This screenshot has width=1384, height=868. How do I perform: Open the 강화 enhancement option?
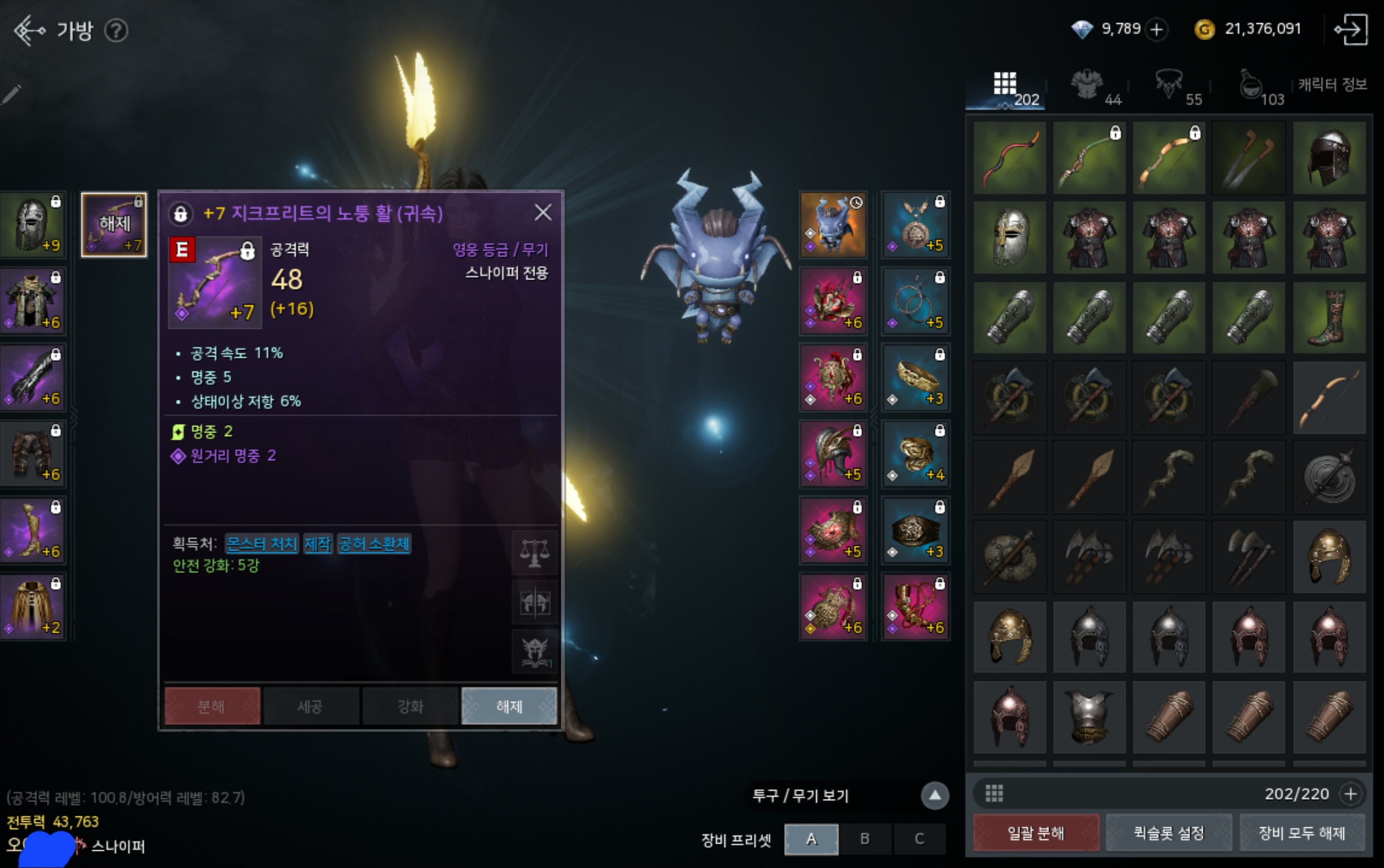pos(410,706)
